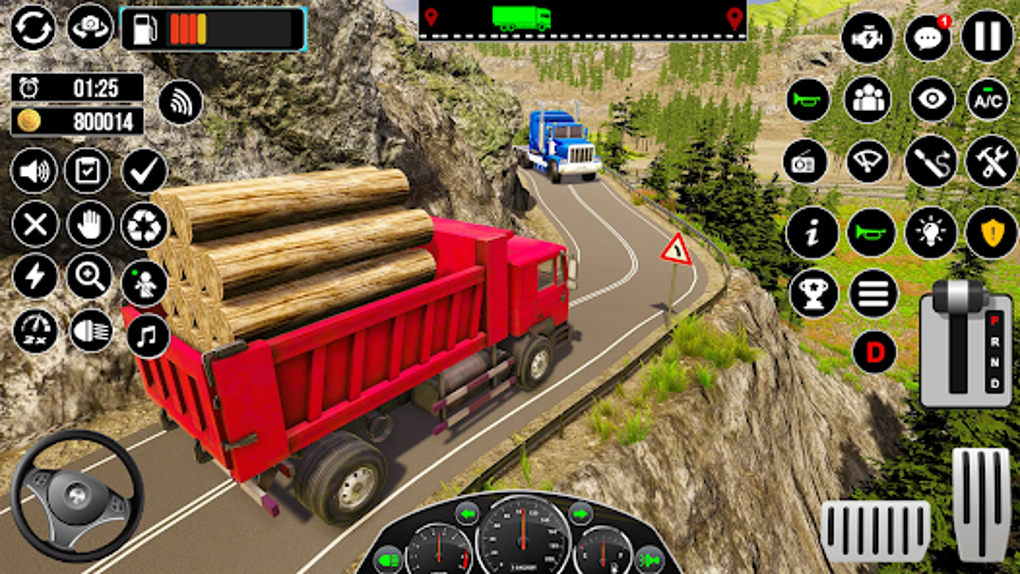1020x574 pixels.
Task: Open the trophy achievements button
Action: click(x=813, y=293)
